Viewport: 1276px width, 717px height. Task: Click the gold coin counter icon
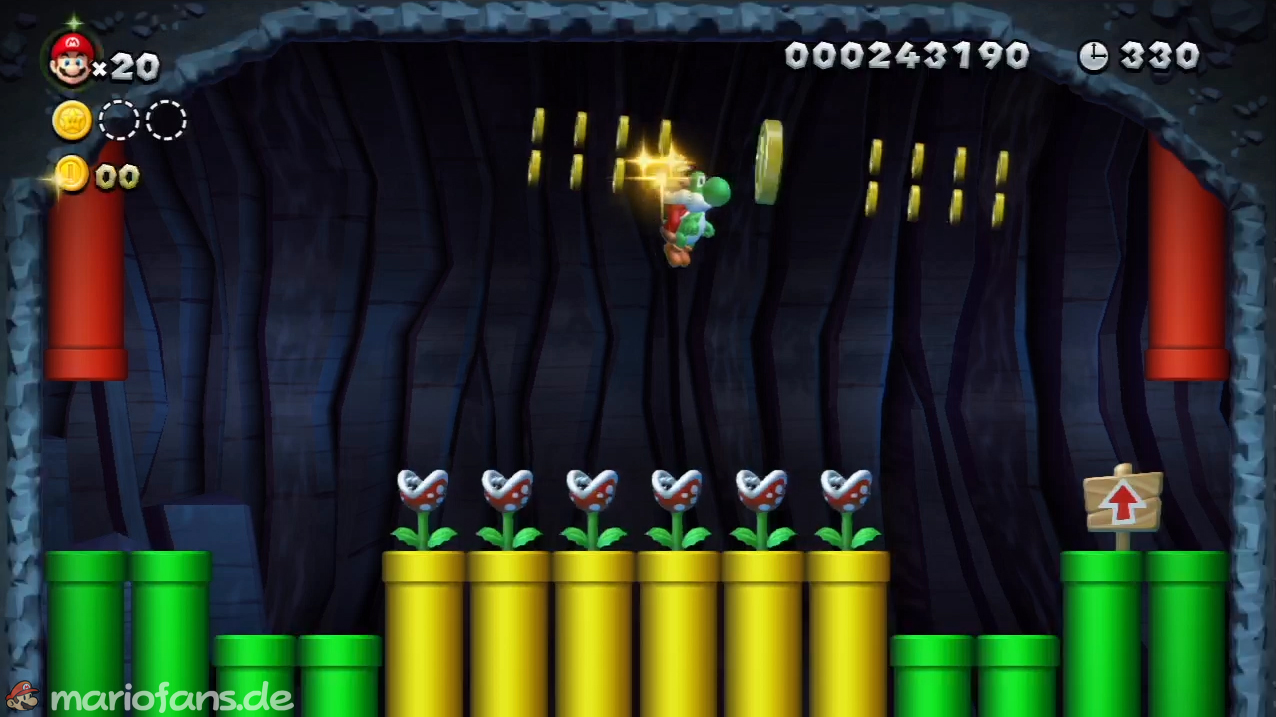tap(71, 175)
